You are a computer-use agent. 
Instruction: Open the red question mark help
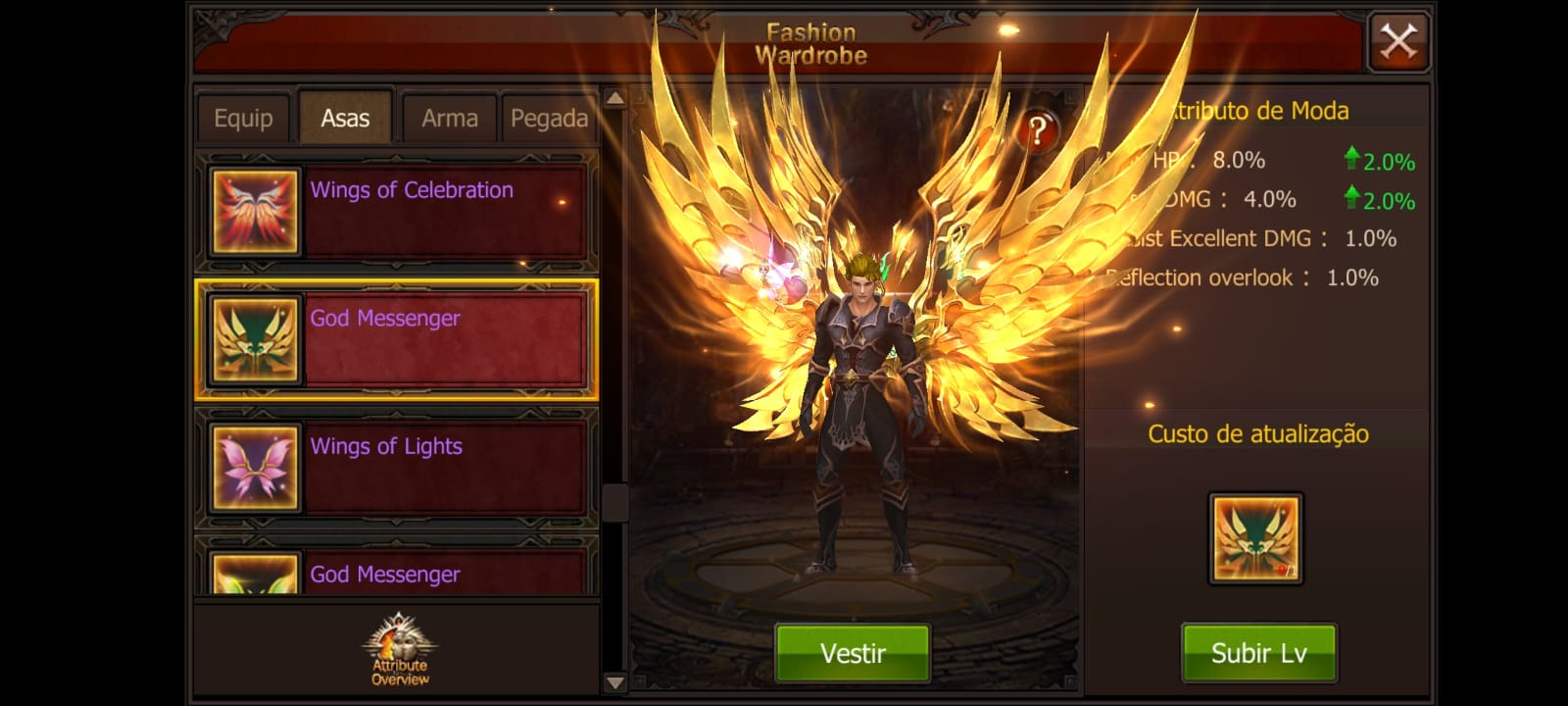(x=1038, y=129)
